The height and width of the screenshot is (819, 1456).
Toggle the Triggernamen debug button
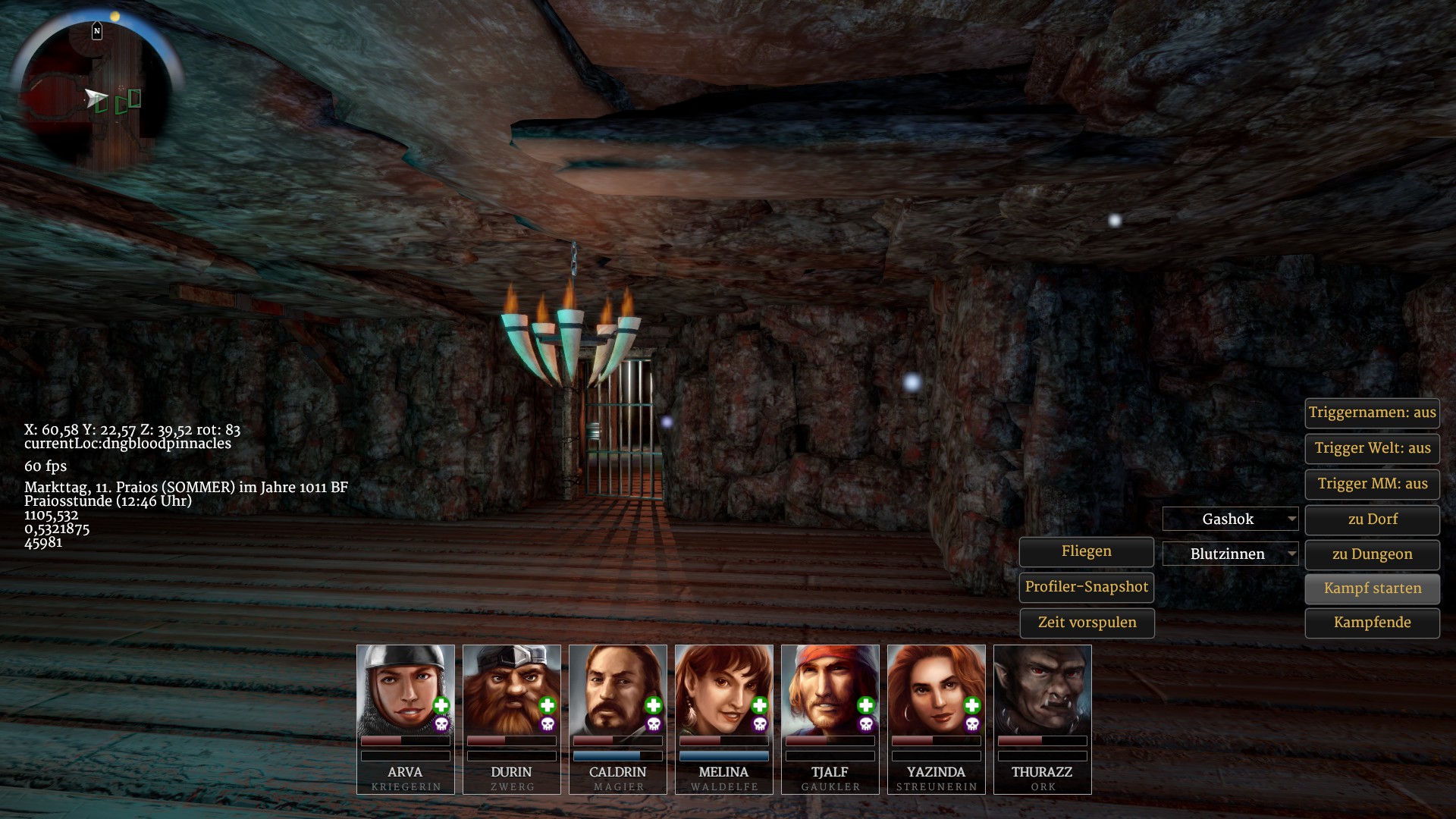click(x=1372, y=413)
